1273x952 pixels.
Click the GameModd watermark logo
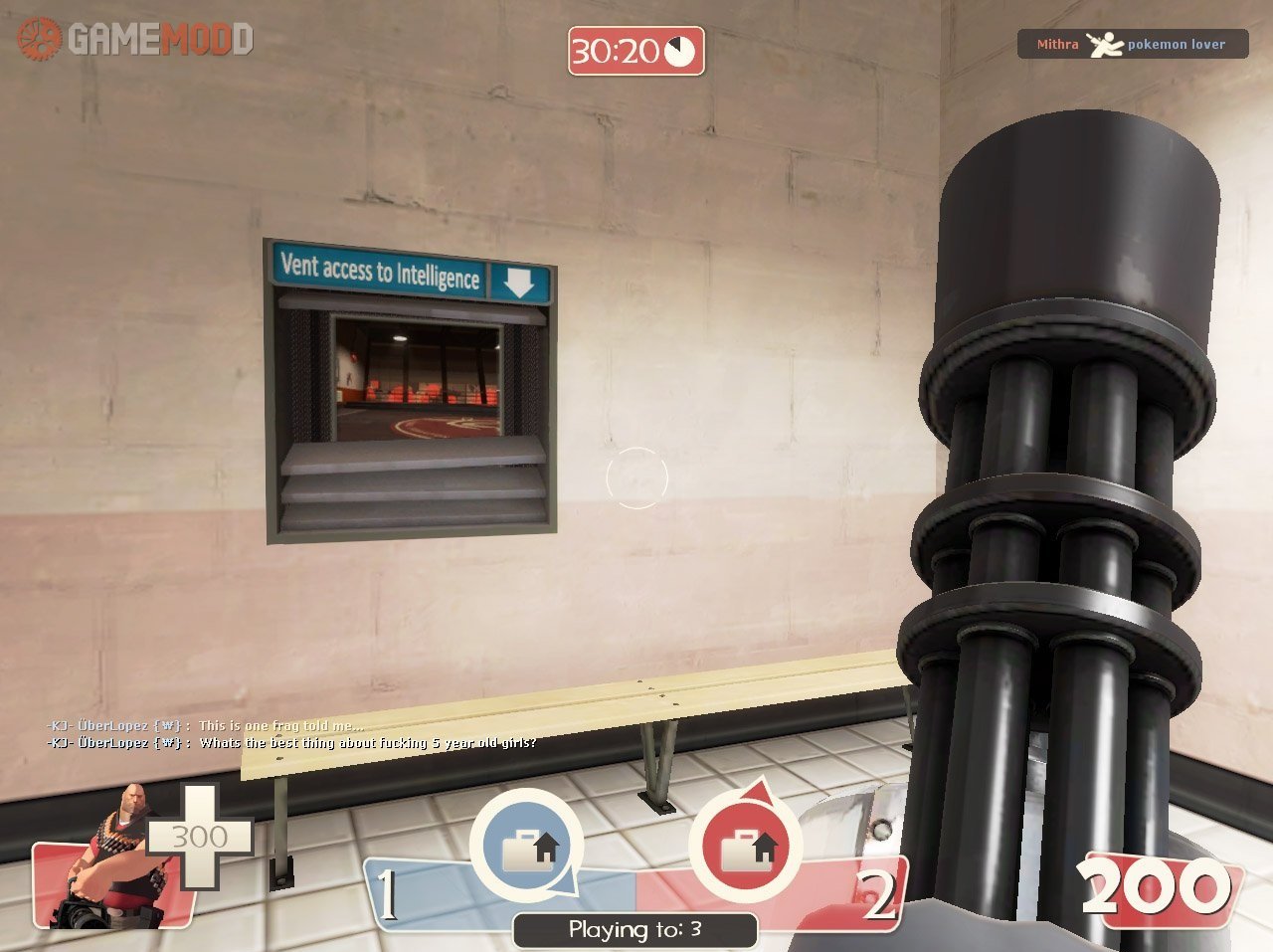134,39
